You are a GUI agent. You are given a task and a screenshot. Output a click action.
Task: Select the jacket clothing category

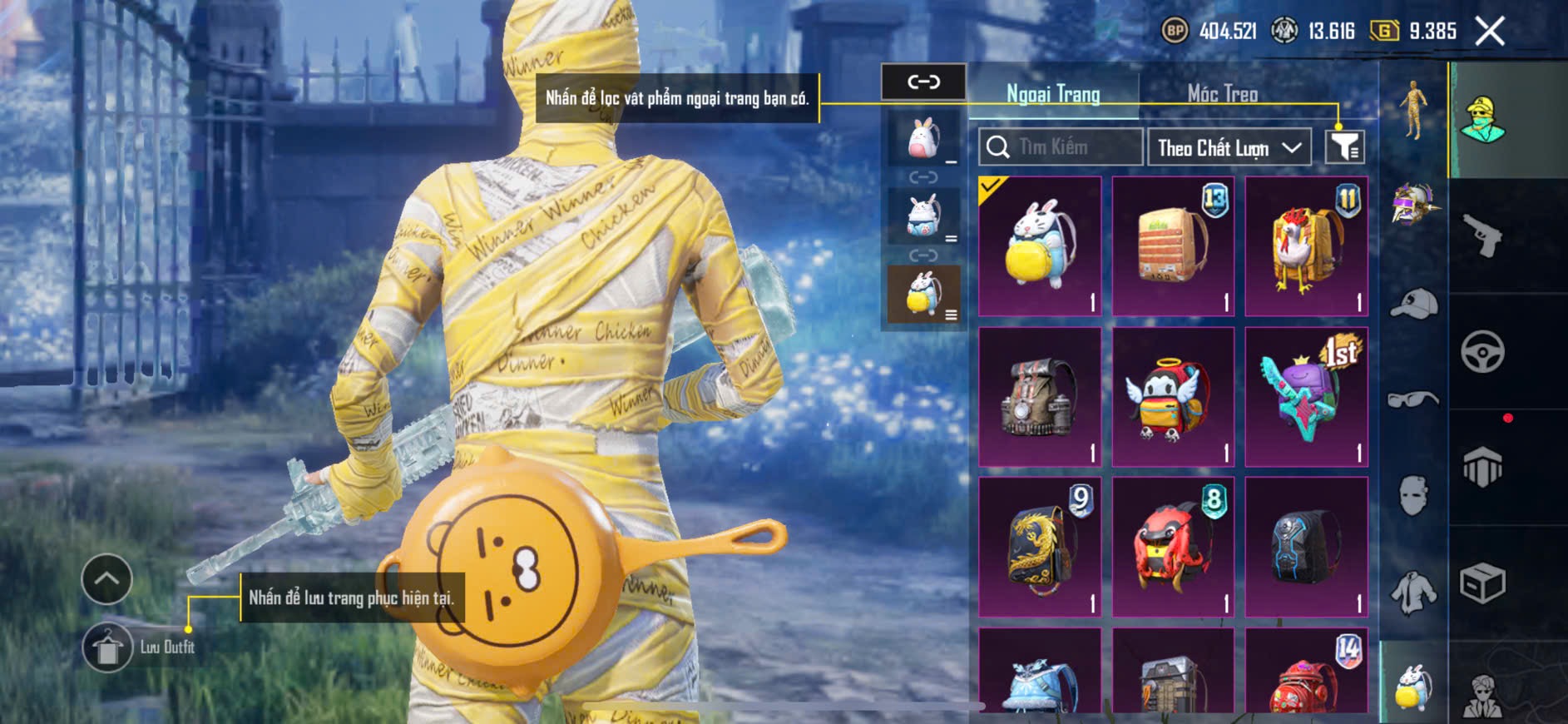point(1413,593)
